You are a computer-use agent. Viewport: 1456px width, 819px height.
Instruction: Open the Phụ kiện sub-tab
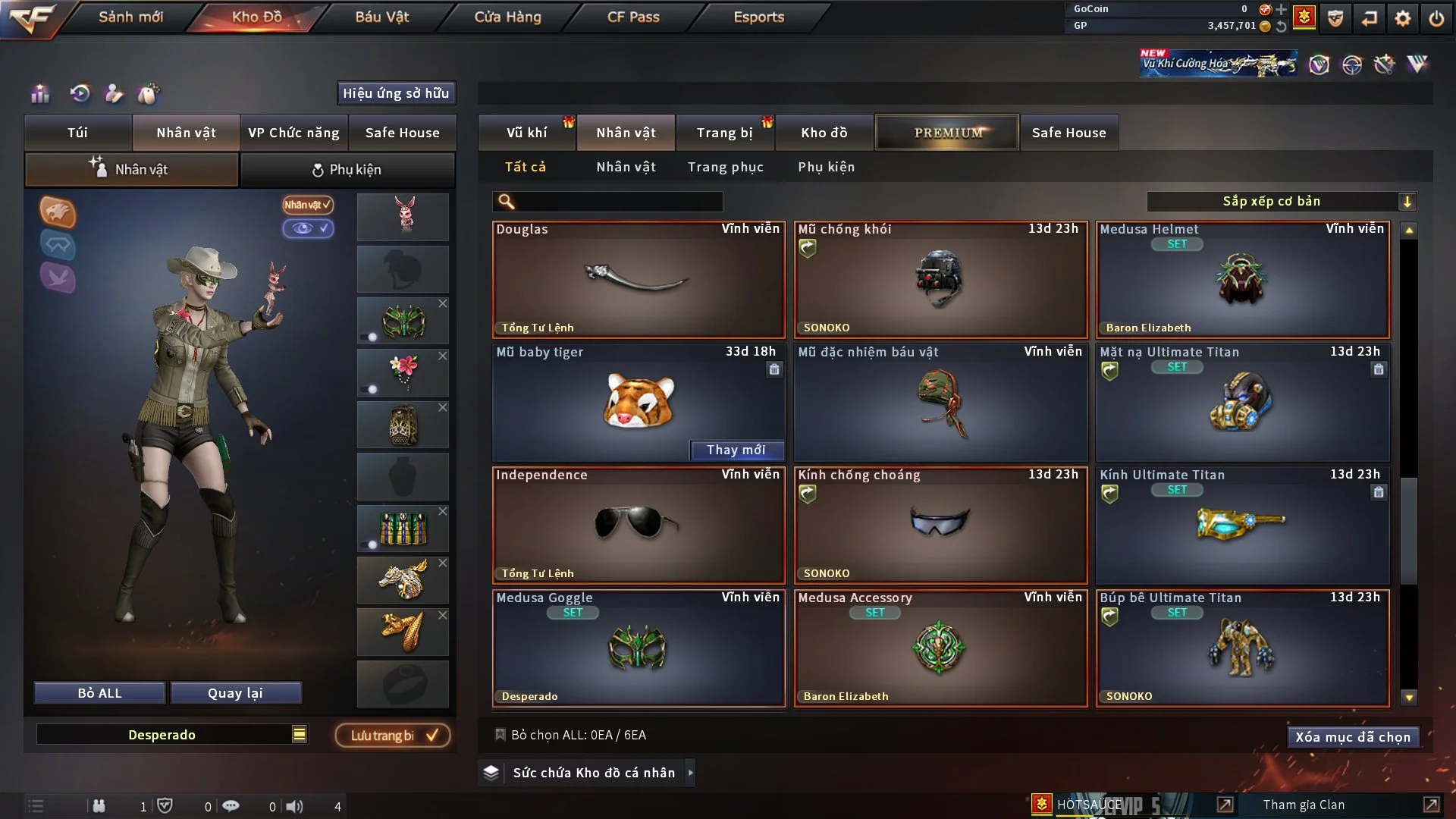pos(347,170)
